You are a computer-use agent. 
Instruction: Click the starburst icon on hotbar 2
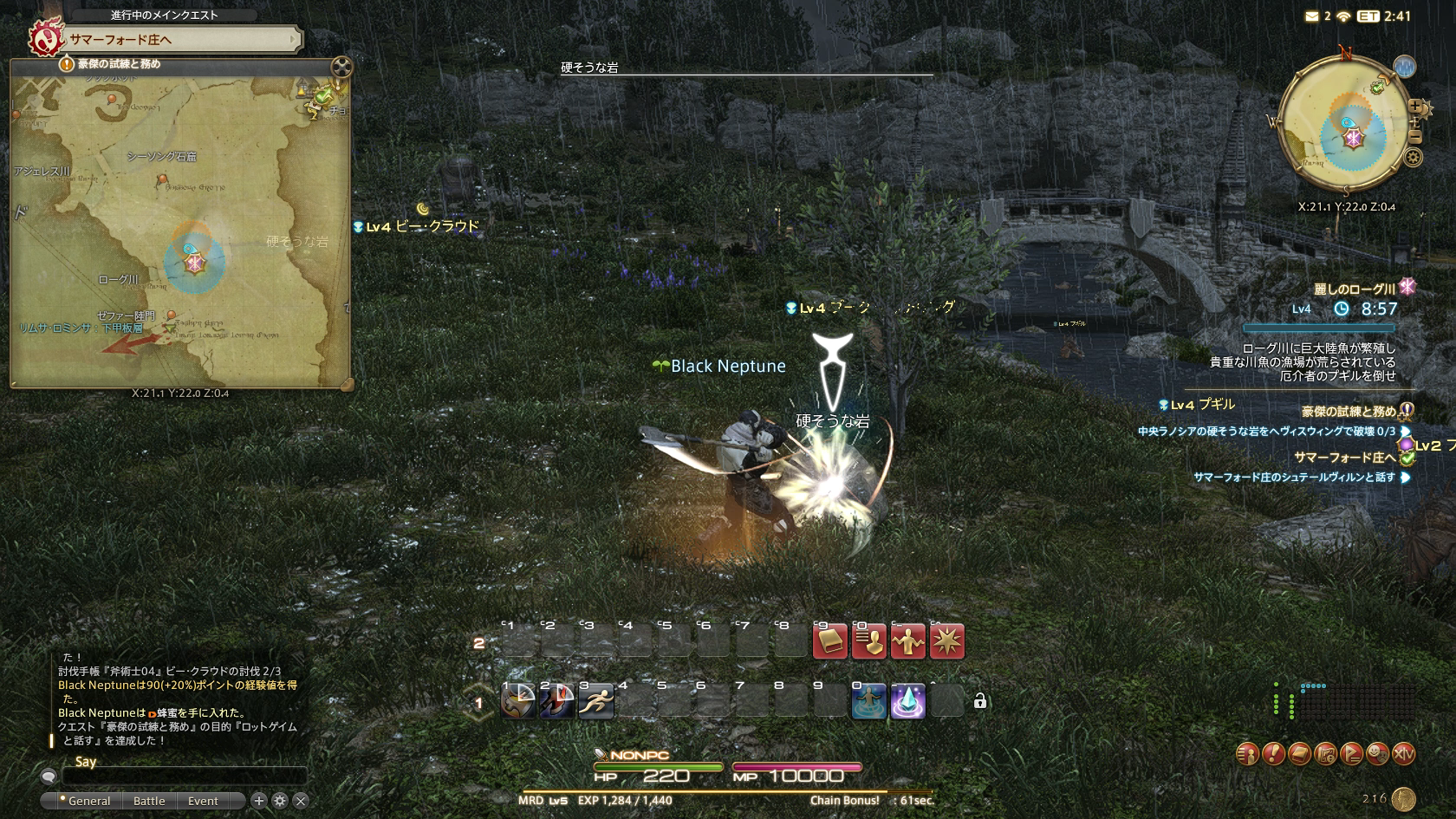point(946,642)
